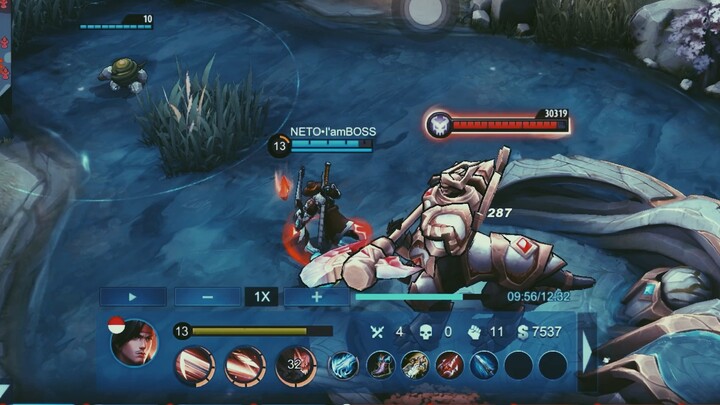This screenshot has width=720, height=405.
Task: Select the ultimate skill showing 32 cooldown
Action: click(295, 365)
